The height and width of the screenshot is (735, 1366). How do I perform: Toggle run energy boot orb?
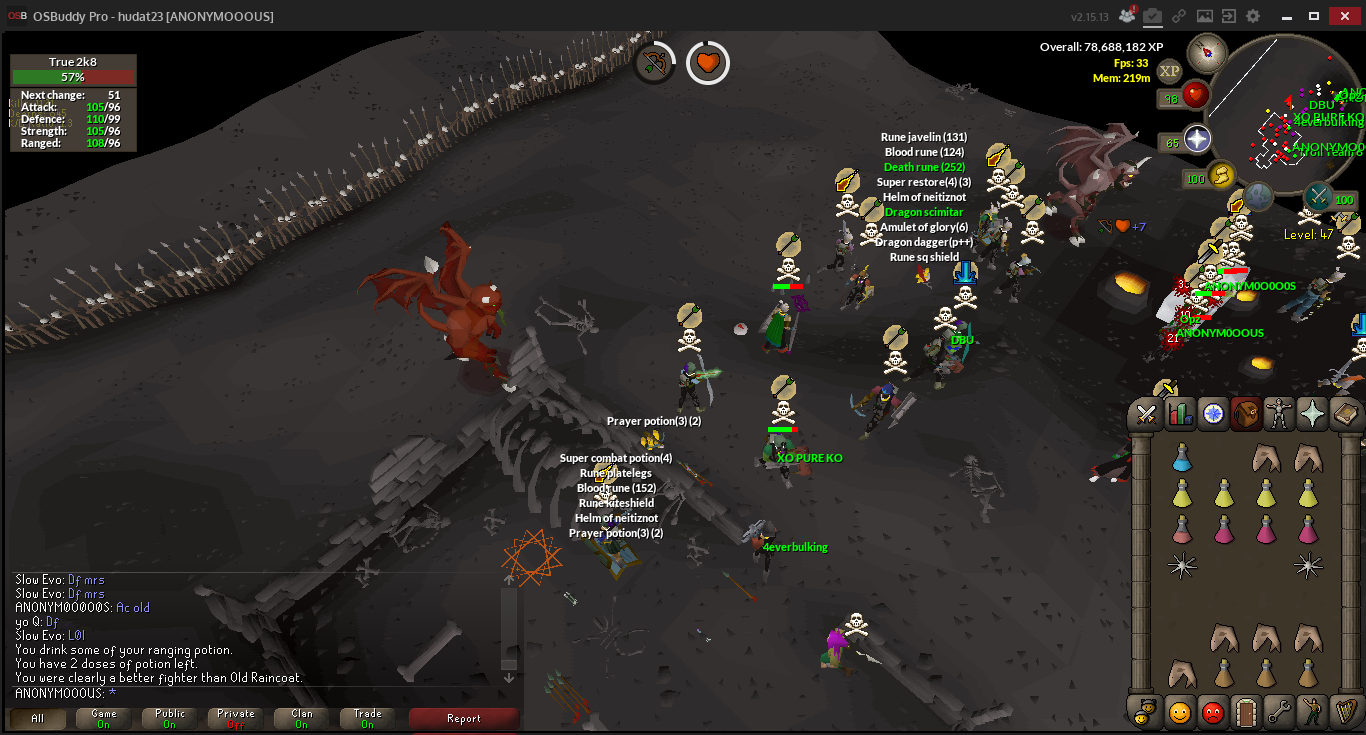click(x=1221, y=177)
